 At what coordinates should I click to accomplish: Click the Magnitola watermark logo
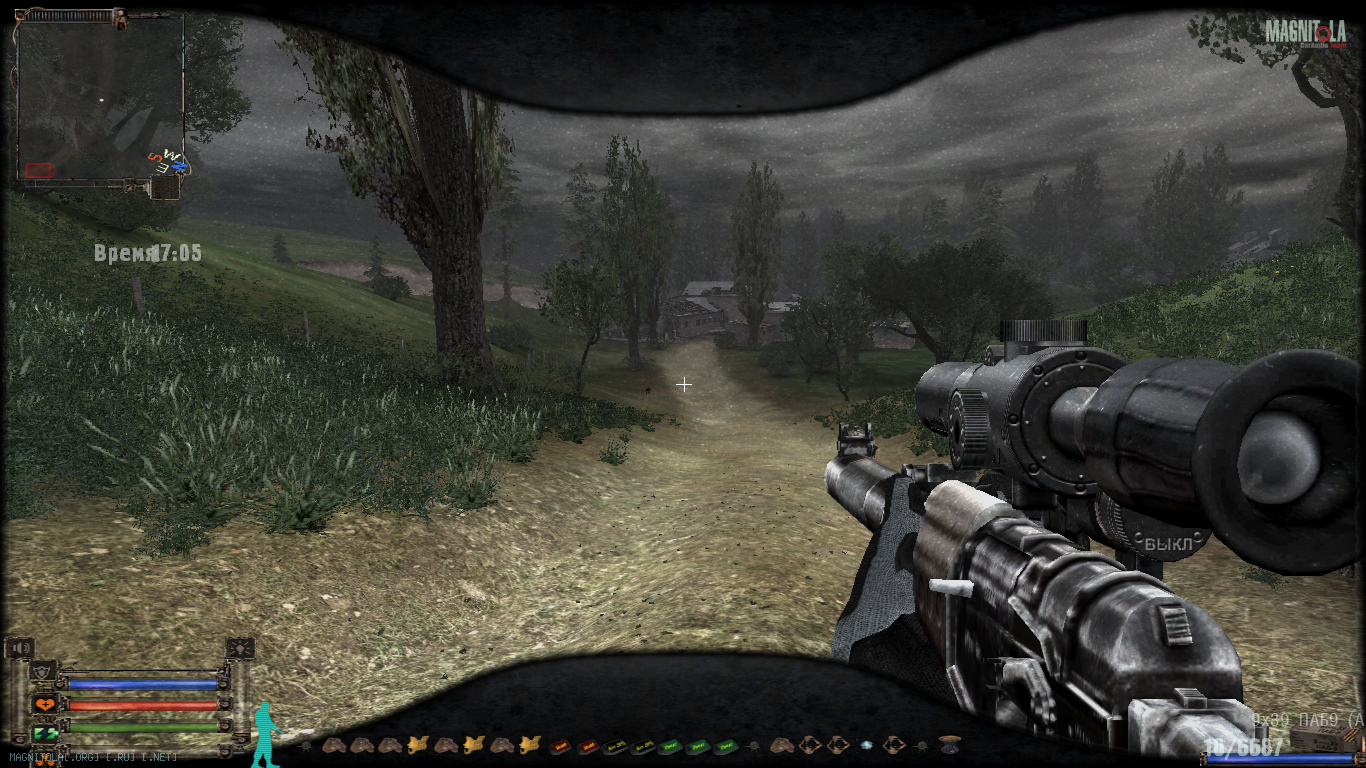click(x=1304, y=33)
